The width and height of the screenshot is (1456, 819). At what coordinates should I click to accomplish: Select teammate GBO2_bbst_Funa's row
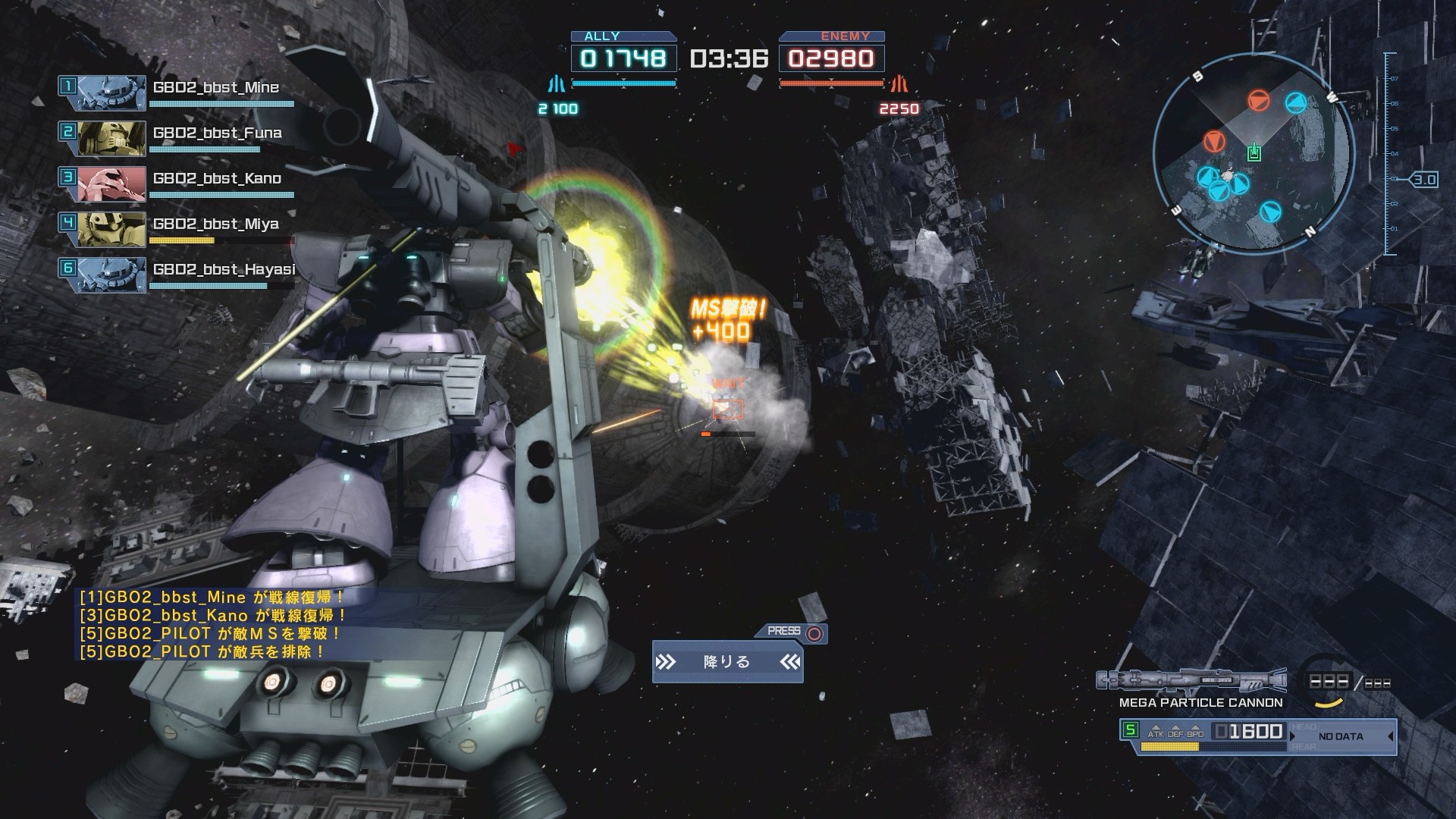coord(217,133)
